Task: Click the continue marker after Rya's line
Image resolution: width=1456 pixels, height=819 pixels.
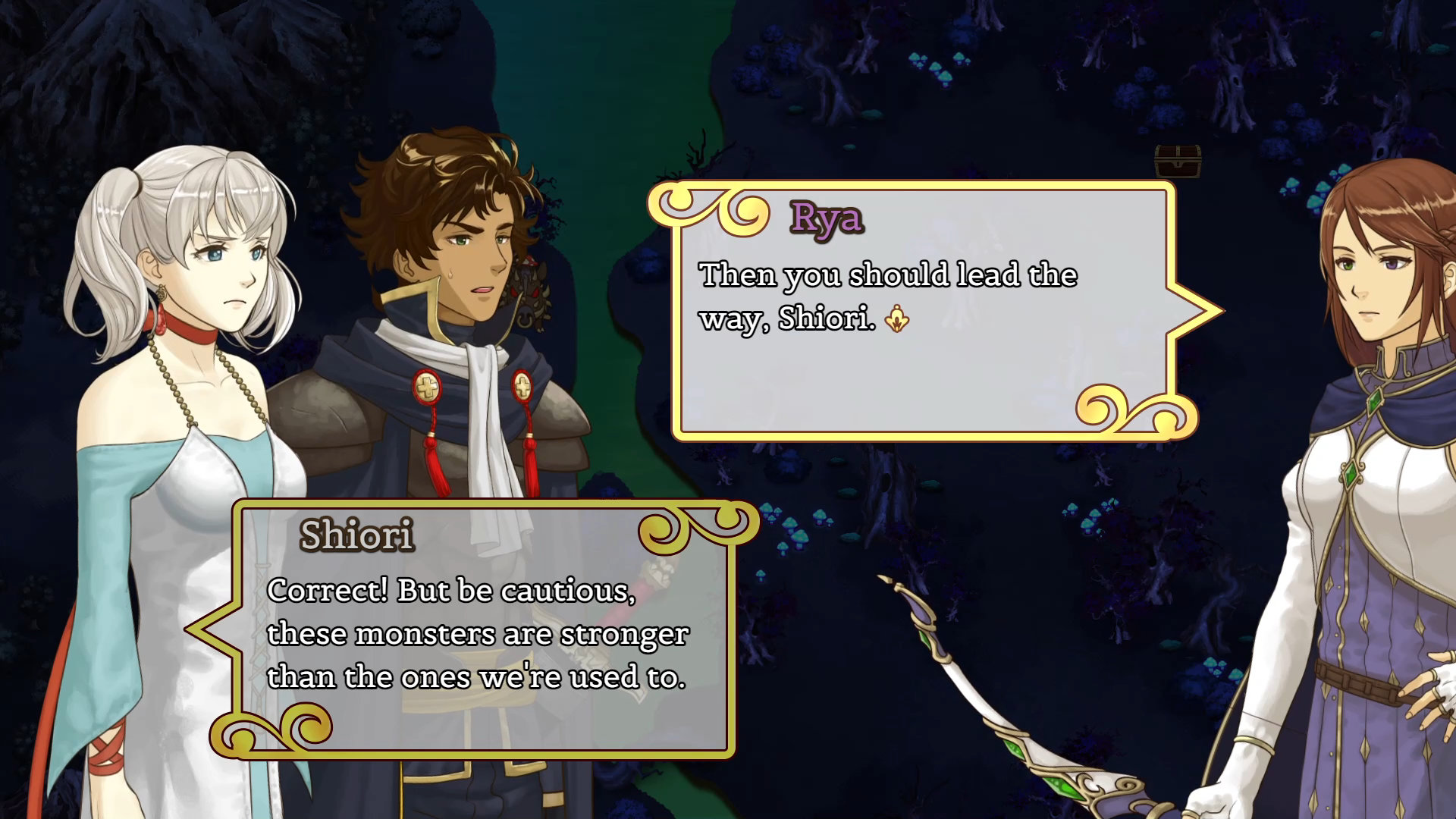Action: click(x=897, y=318)
